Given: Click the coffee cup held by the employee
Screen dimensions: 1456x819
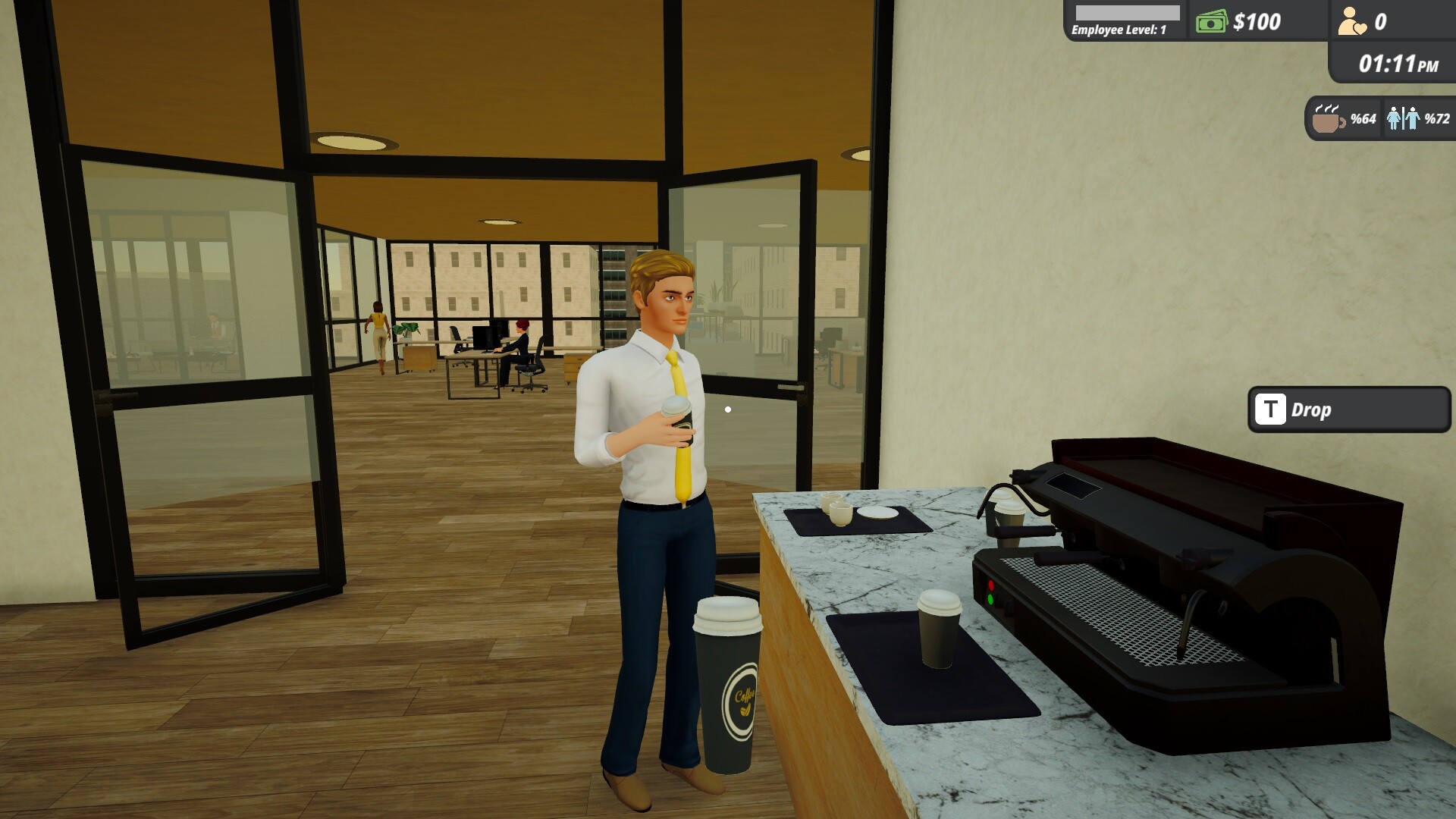Looking at the screenshot, I should [676, 421].
